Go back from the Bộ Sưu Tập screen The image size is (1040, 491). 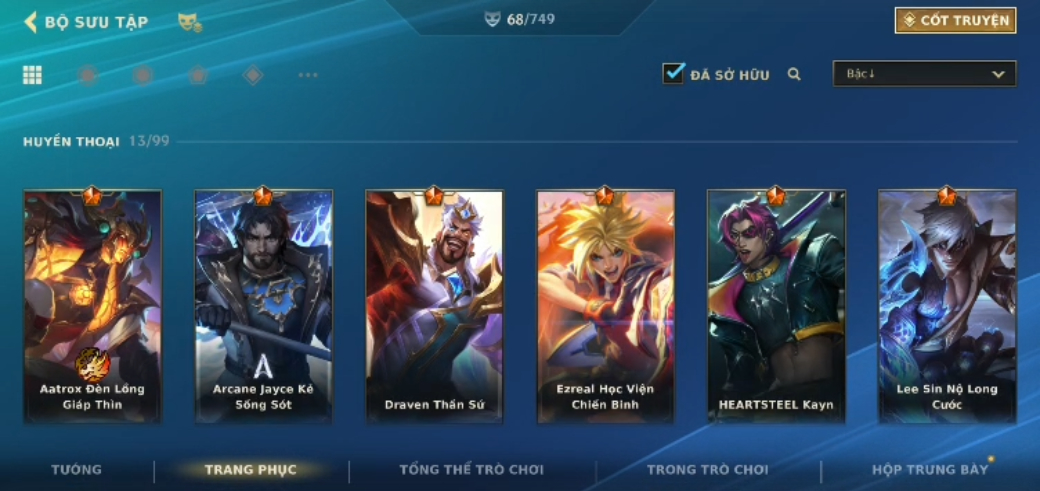pyautogui.click(x=31, y=21)
